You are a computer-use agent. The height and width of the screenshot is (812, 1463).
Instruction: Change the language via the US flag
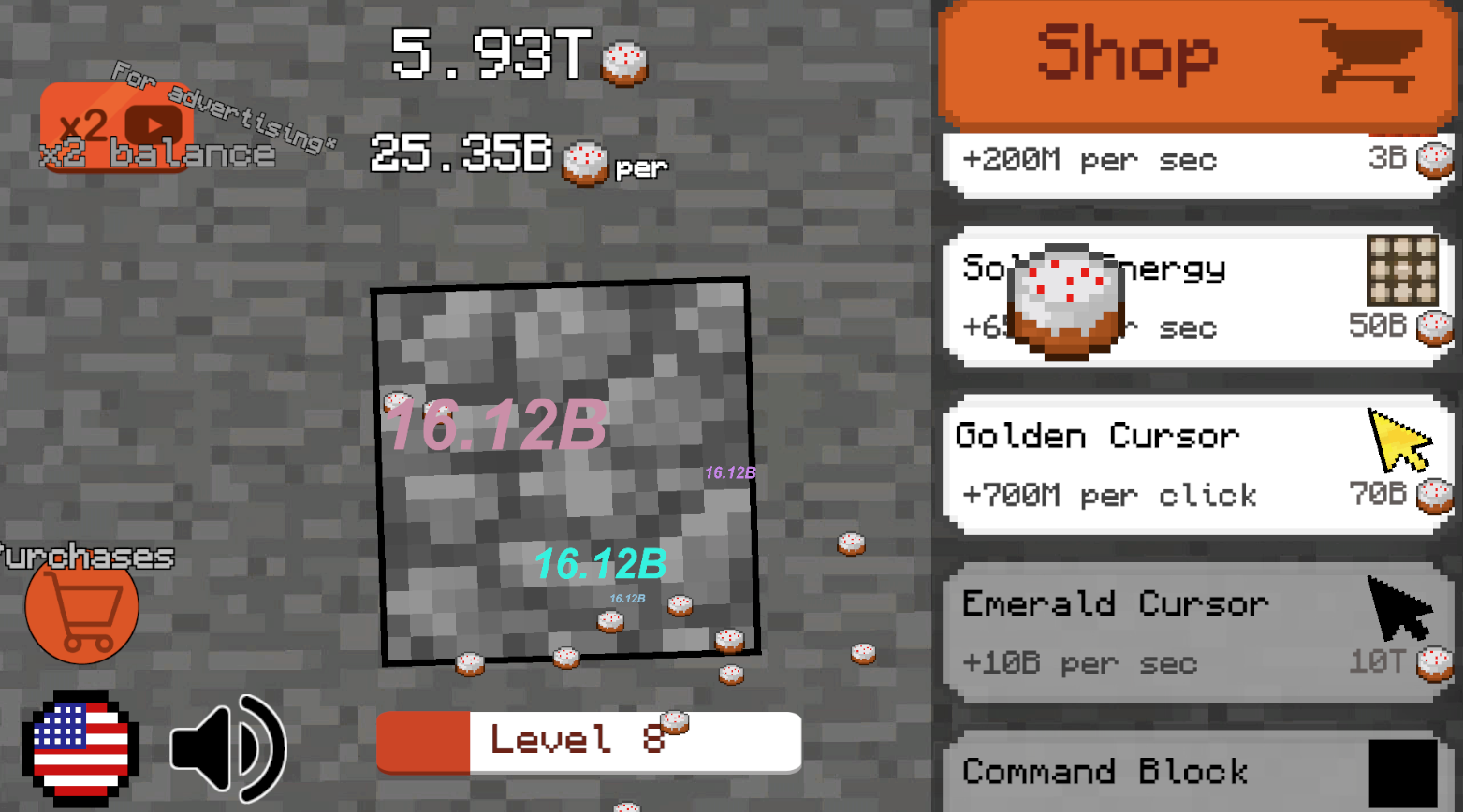coord(82,748)
